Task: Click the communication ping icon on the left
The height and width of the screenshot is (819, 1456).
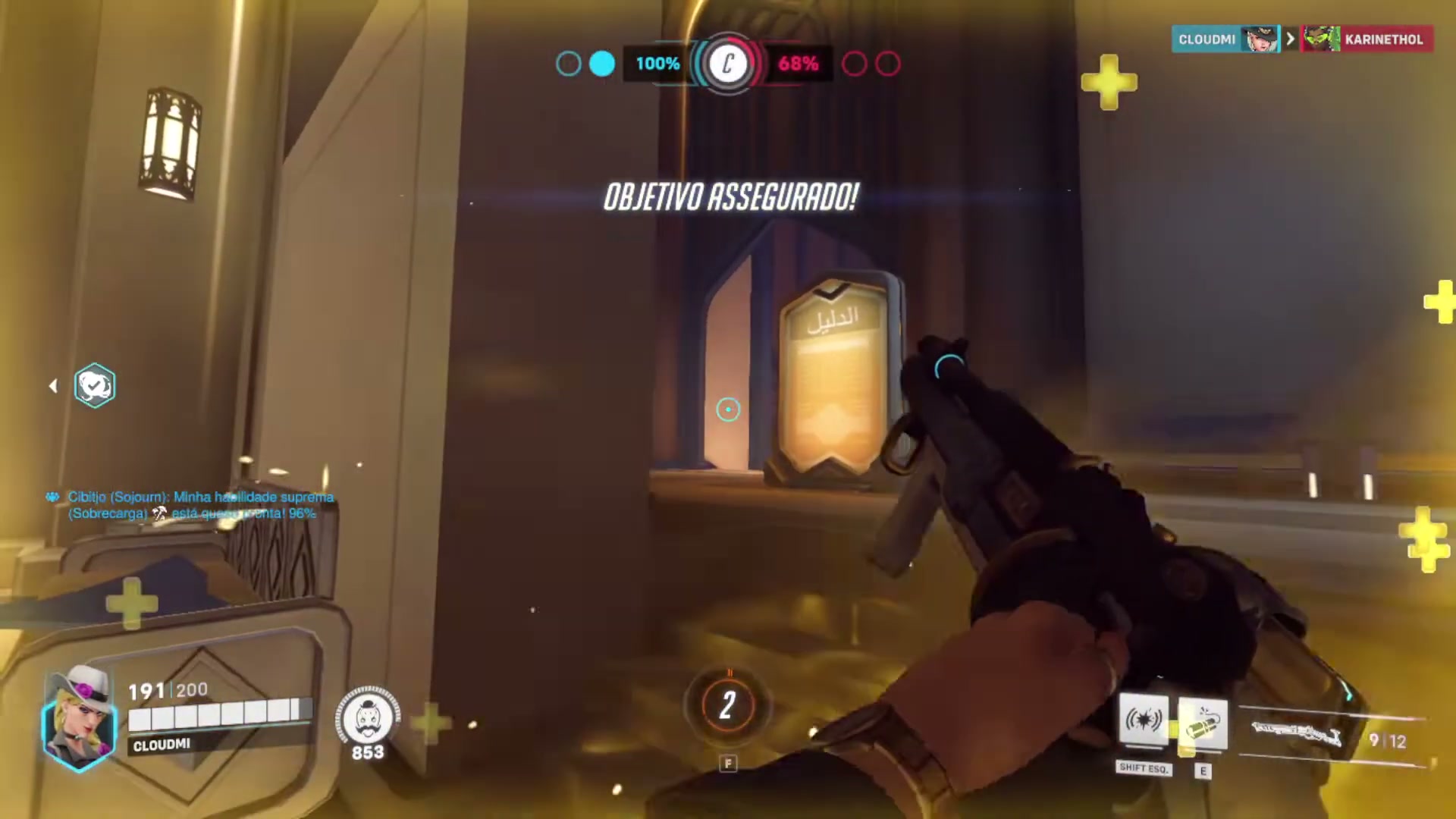Action: [x=95, y=385]
